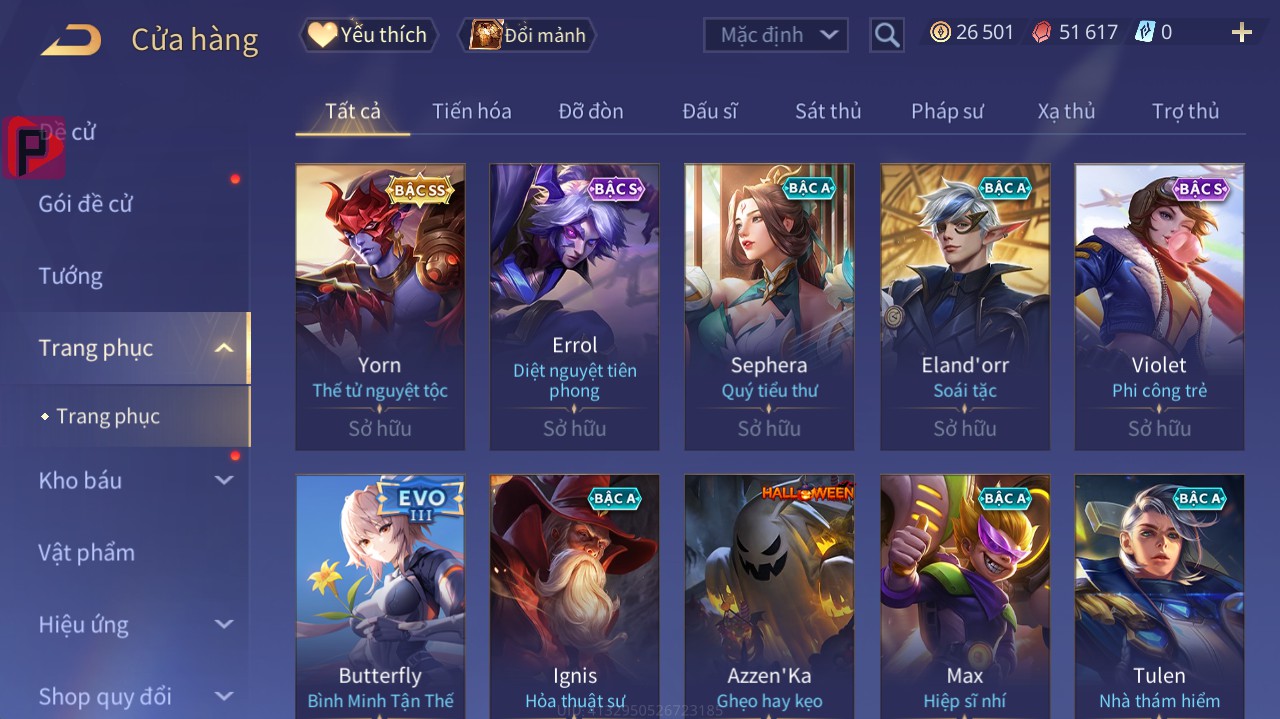Open the Yêu thích favorites list
This screenshot has height=719, width=1280.
coord(367,35)
